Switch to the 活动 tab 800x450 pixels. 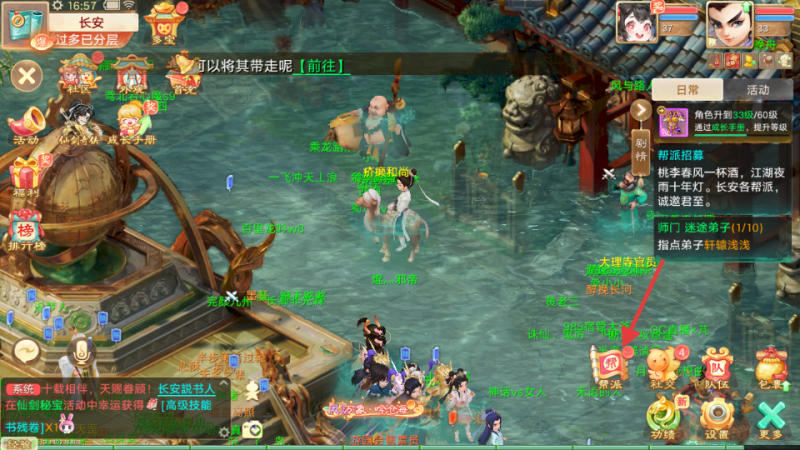(757, 89)
